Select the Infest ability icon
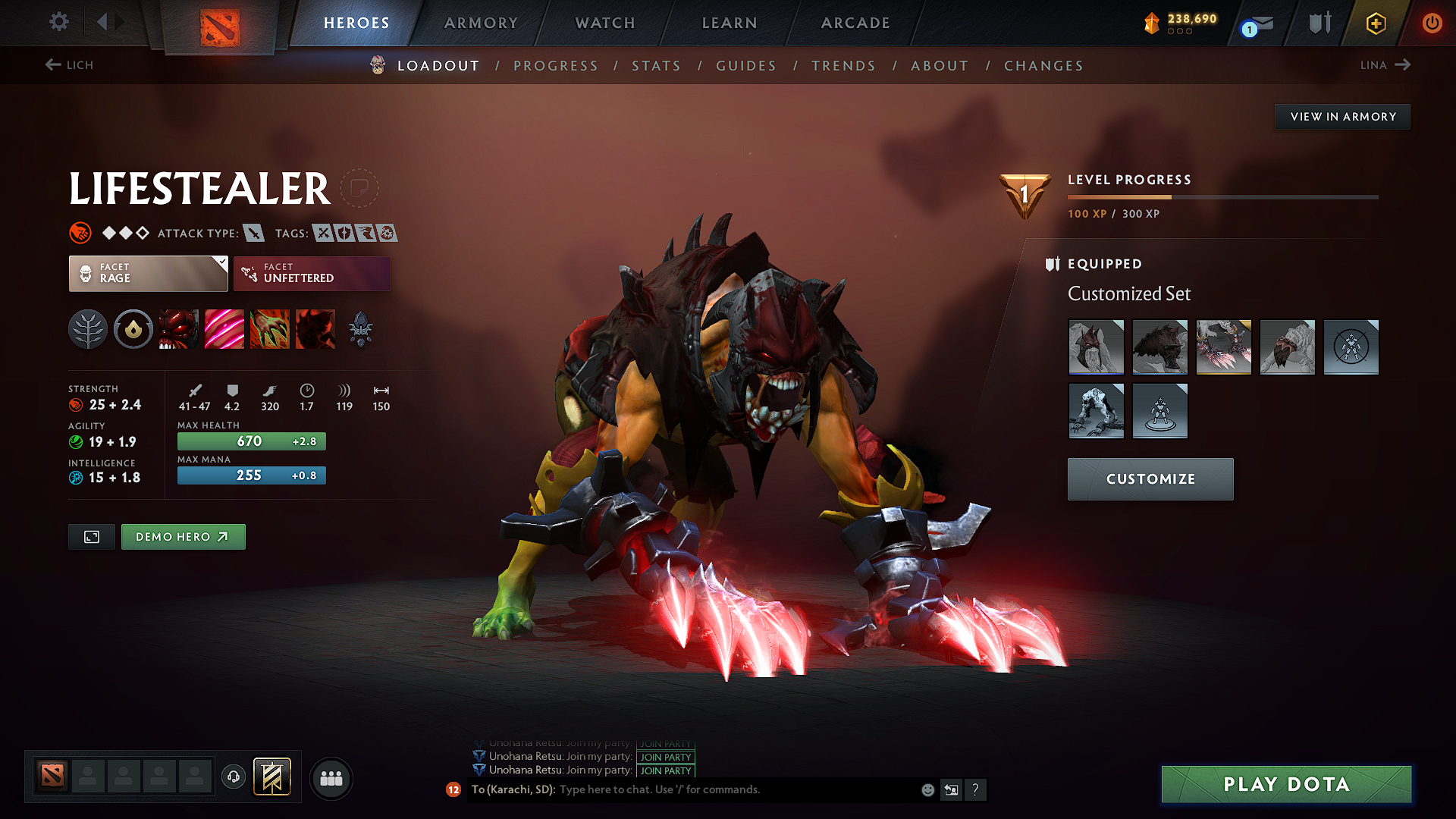 pyautogui.click(x=315, y=329)
